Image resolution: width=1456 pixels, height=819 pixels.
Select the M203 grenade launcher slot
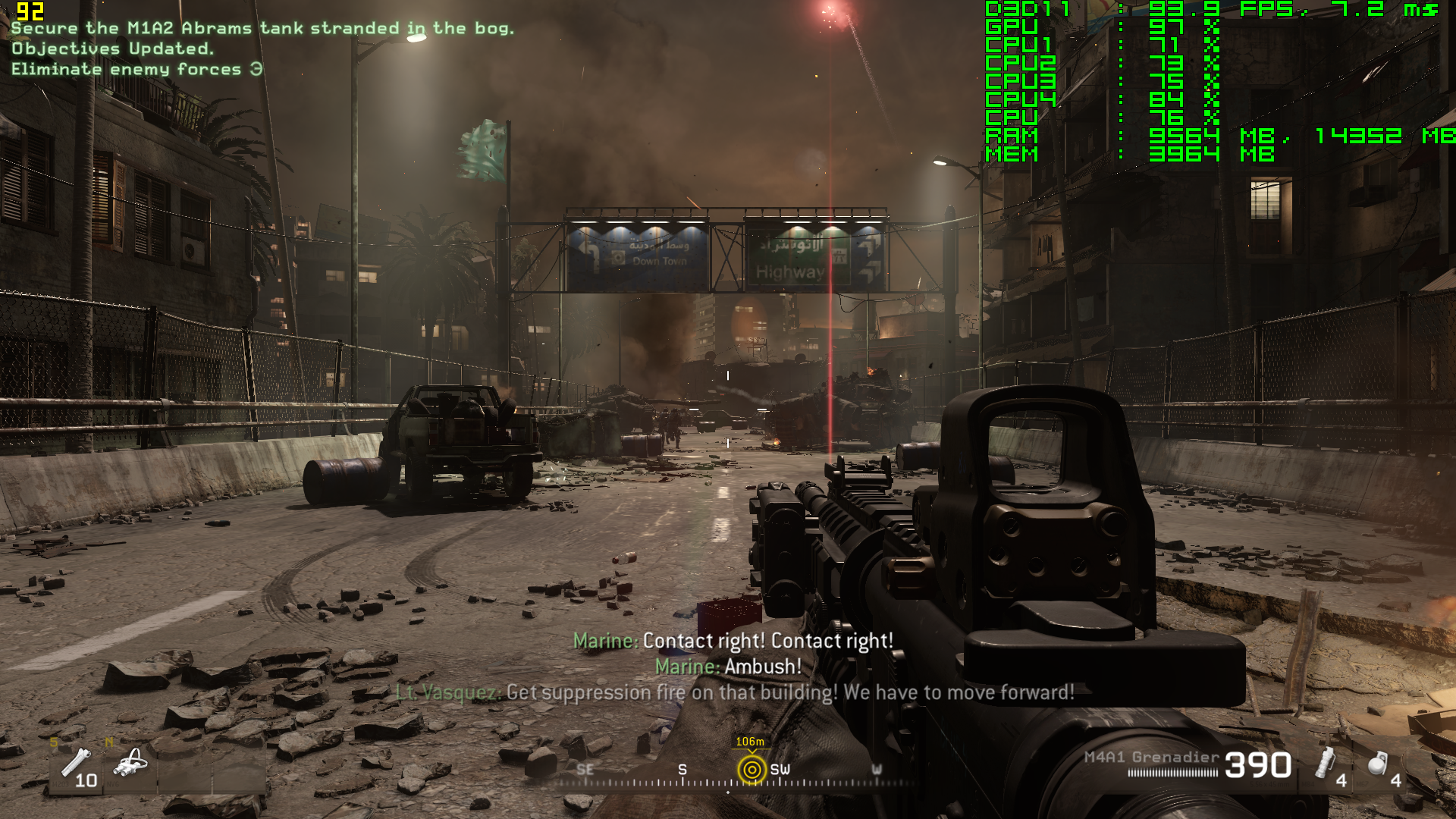tap(76, 764)
